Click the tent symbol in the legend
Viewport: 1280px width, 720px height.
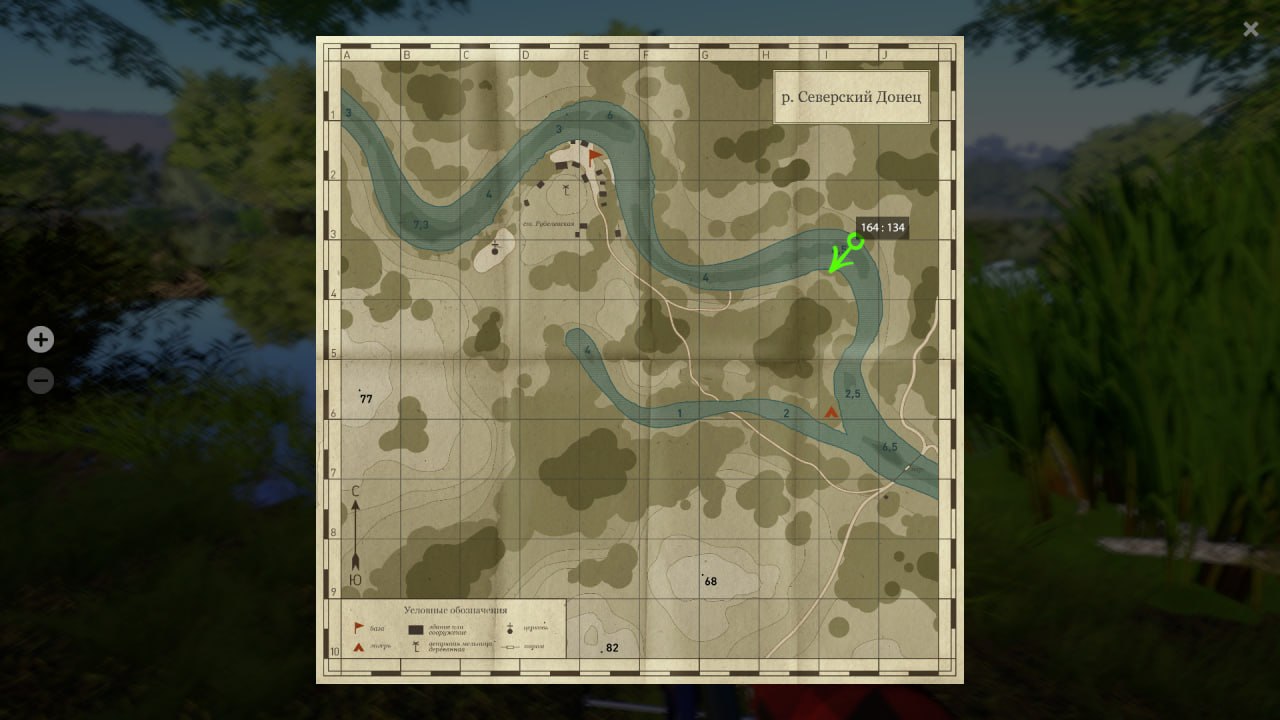[x=359, y=646]
